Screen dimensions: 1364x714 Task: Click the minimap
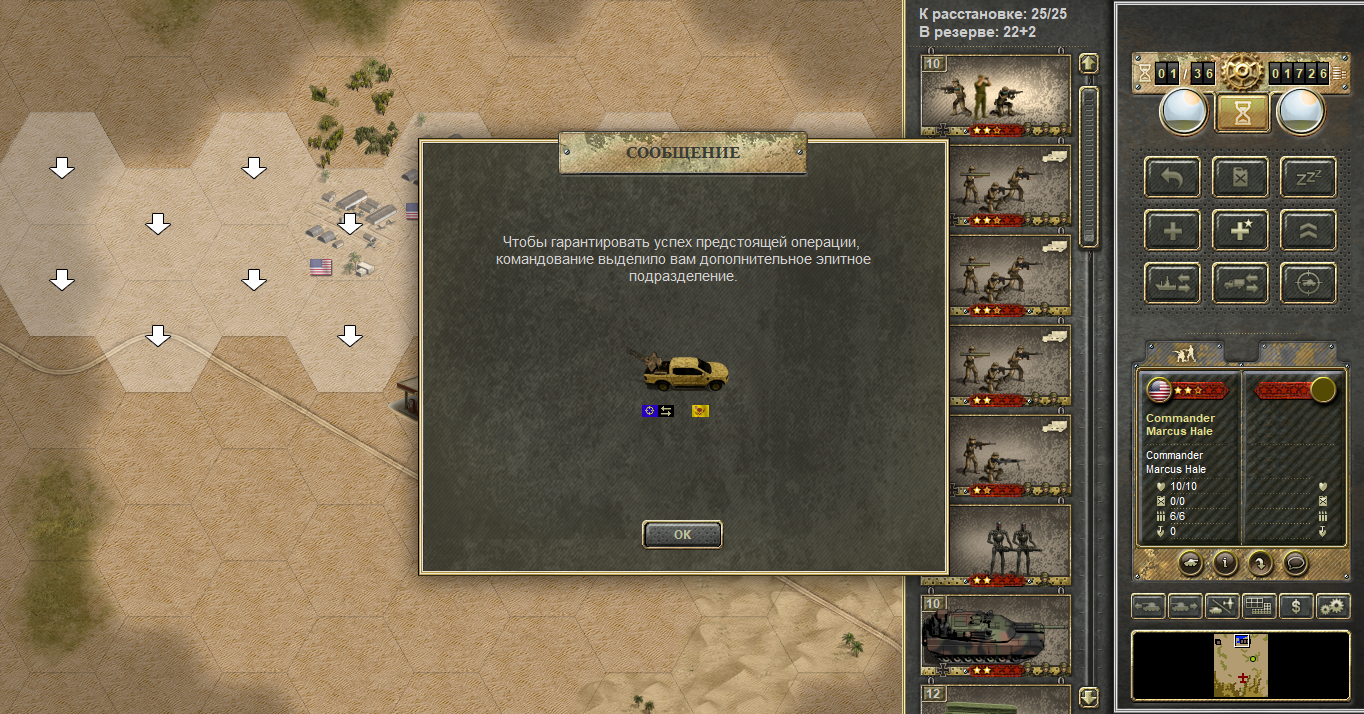(x=1240, y=665)
